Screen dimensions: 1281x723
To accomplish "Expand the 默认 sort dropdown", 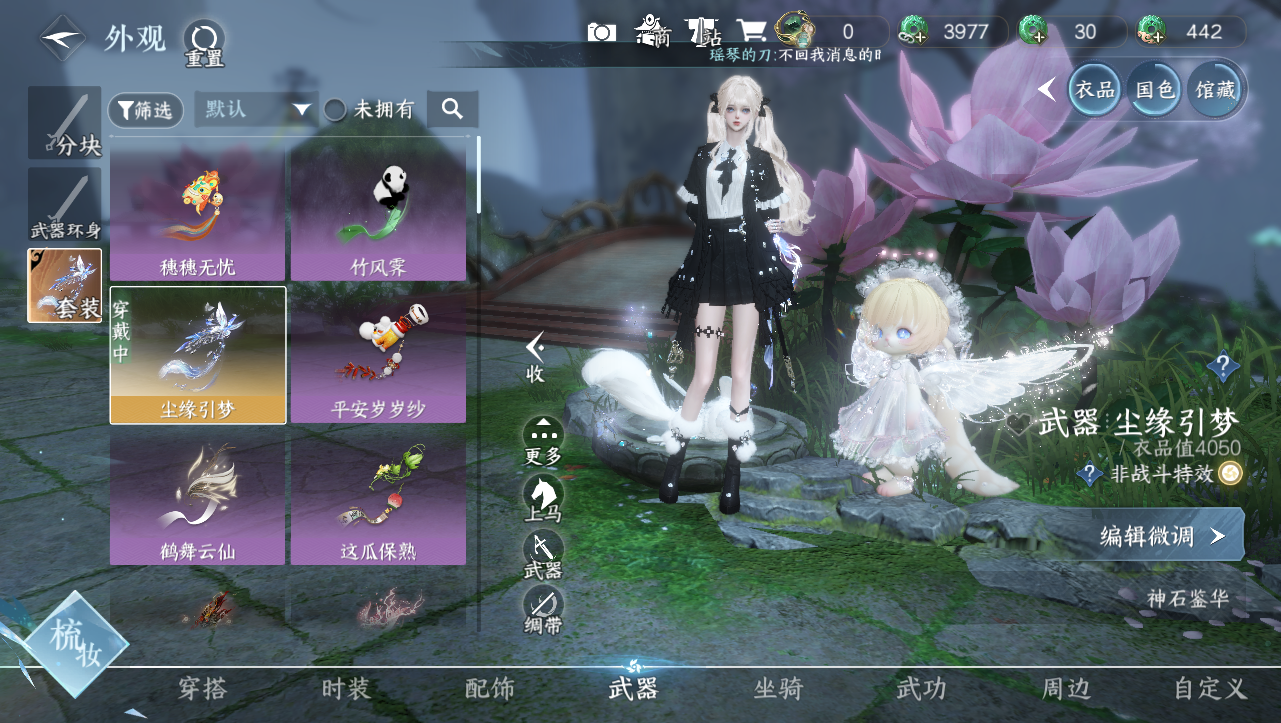I will pyautogui.click(x=256, y=110).
